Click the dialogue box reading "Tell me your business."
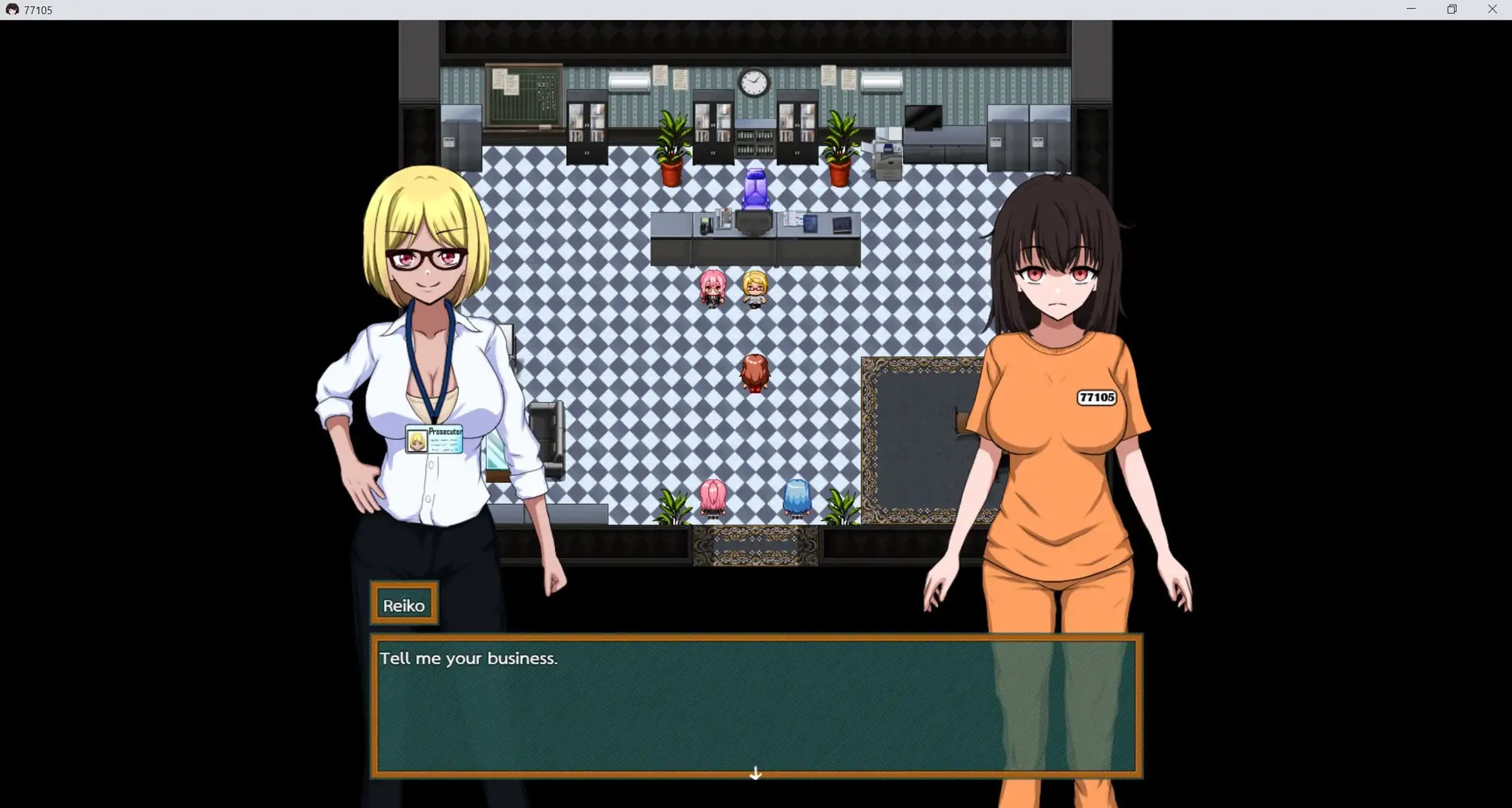This screenshot has height=808, width=1512. [x=756, y=706]
